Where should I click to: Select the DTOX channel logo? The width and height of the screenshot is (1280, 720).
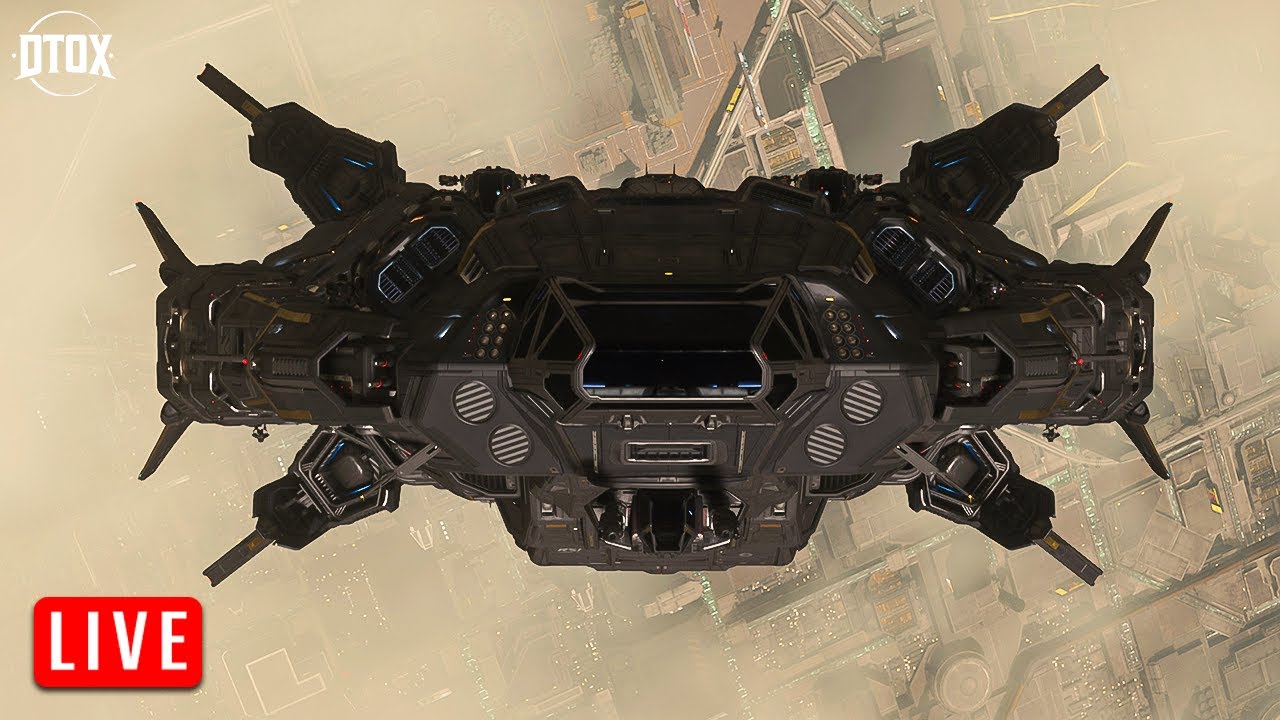(66, 54)
